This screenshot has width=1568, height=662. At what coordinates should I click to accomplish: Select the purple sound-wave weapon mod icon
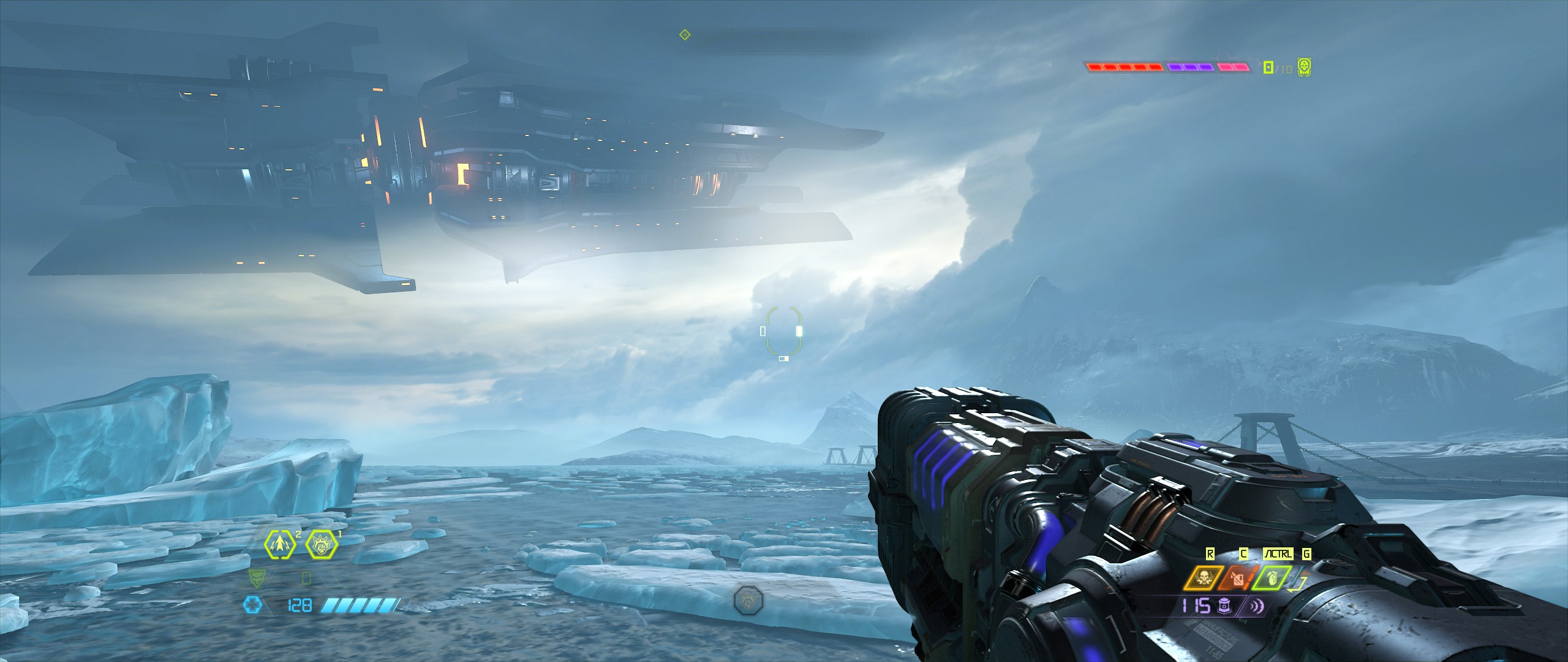(1252, 607)
